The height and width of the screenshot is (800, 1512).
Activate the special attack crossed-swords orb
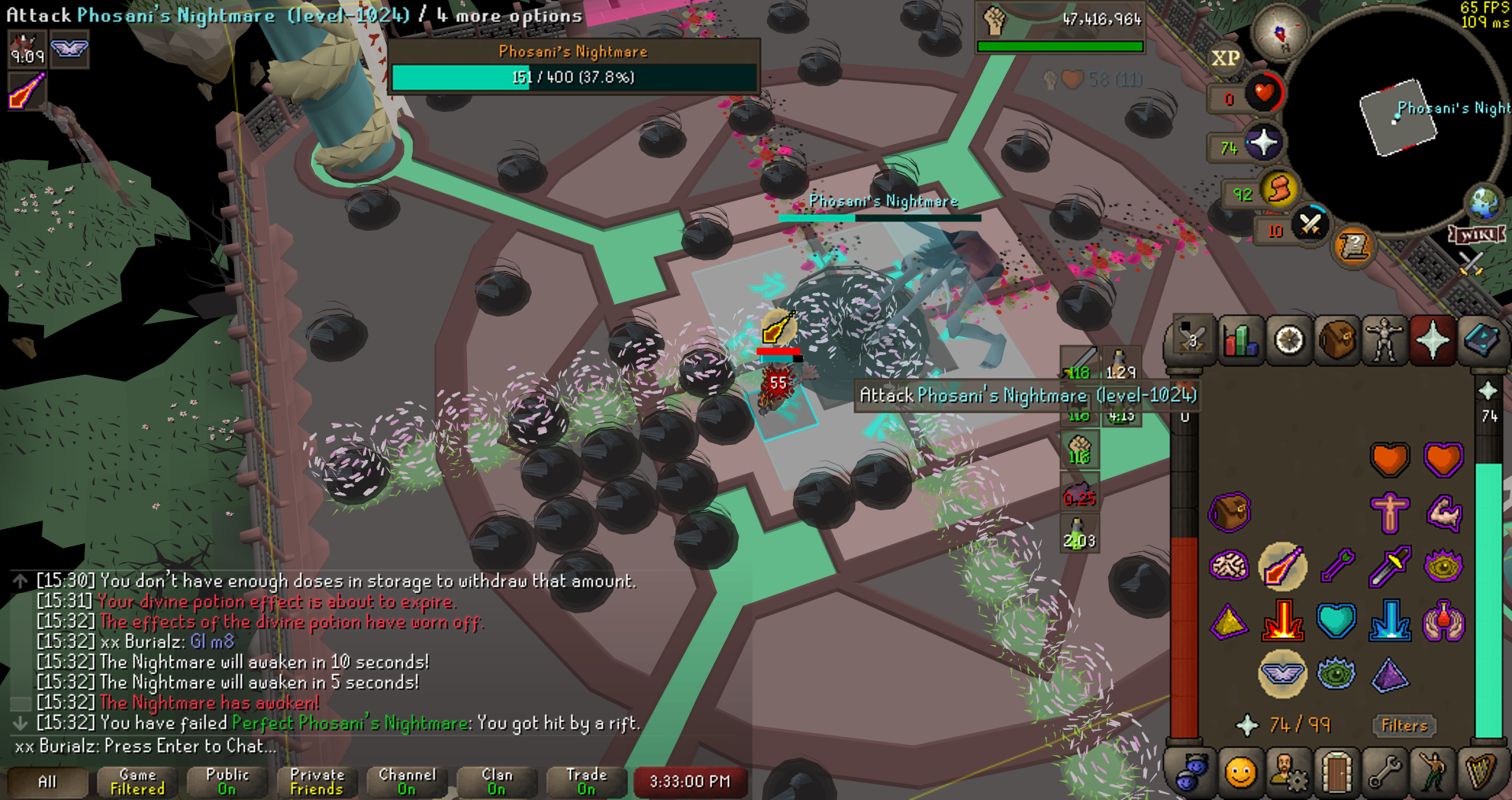tap(1310, 225)
